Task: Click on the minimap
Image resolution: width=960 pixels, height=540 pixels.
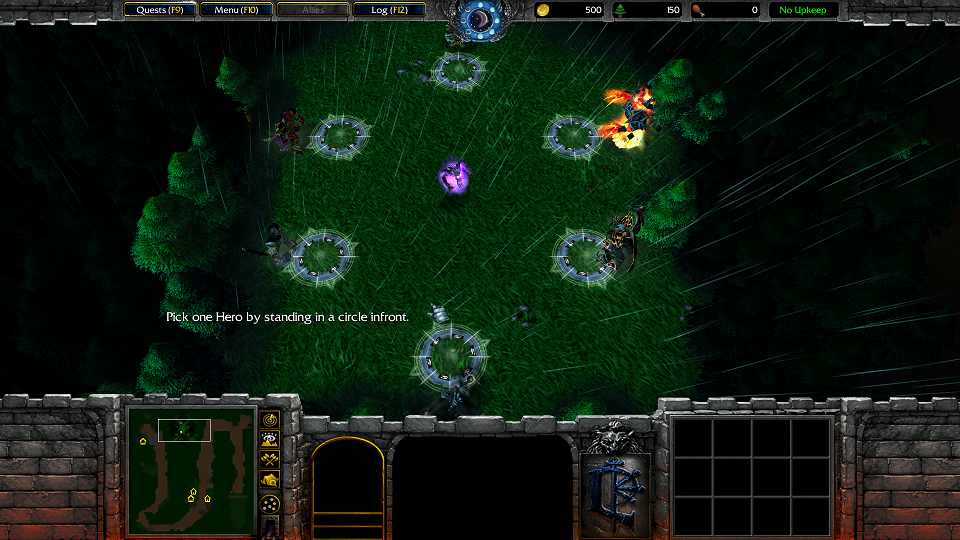Action: point(191,470)
